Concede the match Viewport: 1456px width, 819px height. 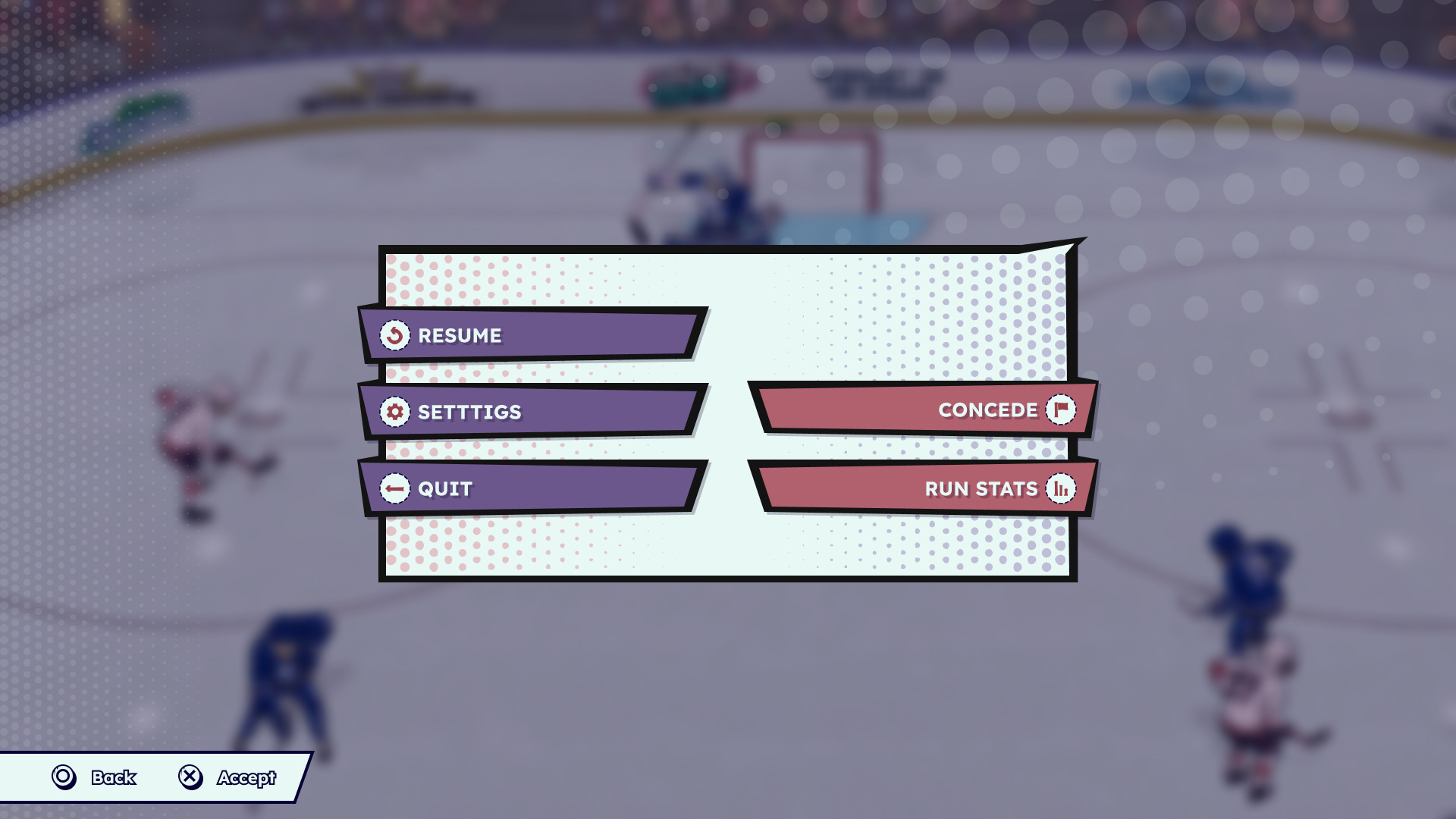click(x=925, y=409)
